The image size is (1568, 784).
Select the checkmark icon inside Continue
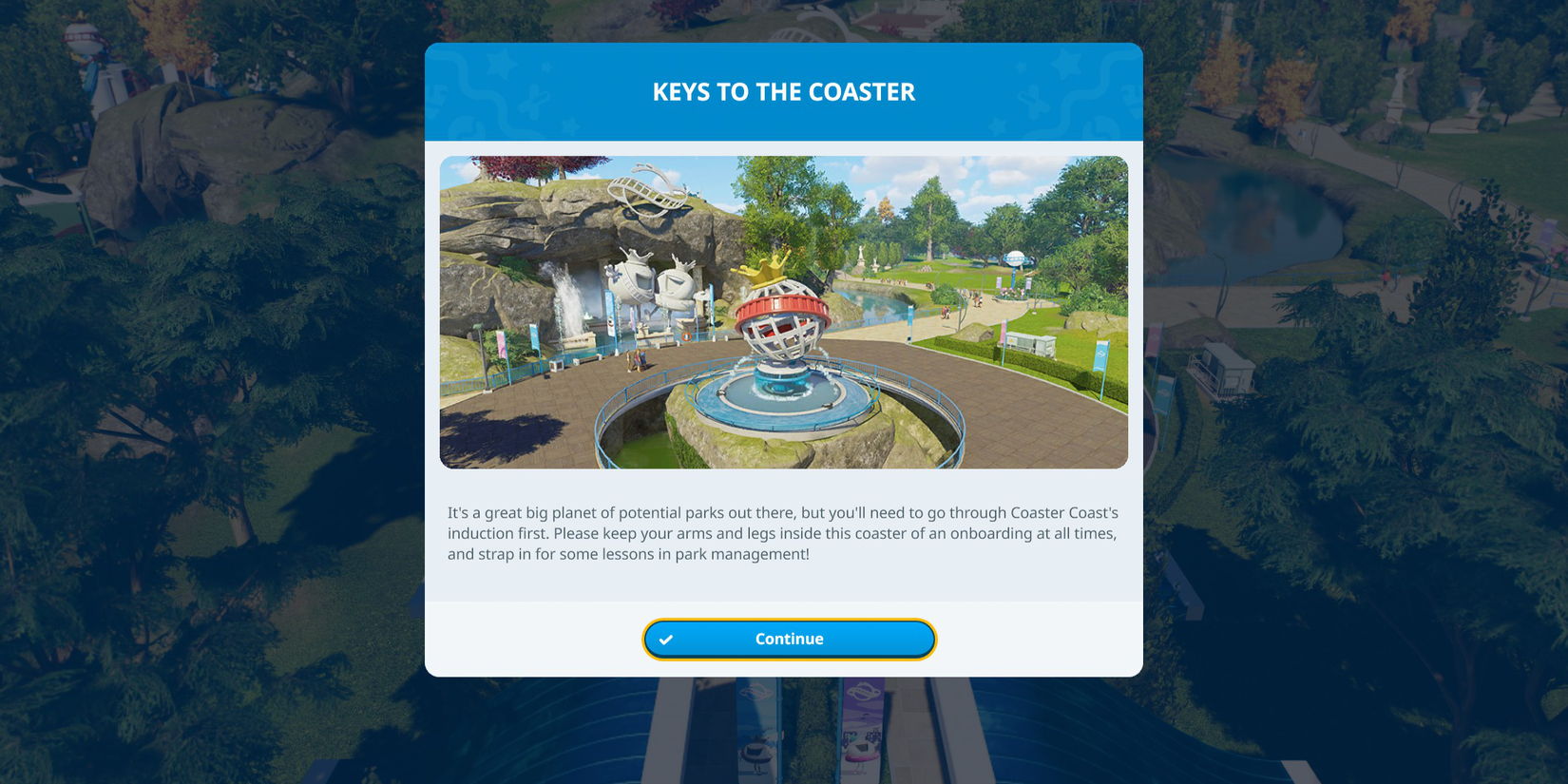tap(665, 639)
